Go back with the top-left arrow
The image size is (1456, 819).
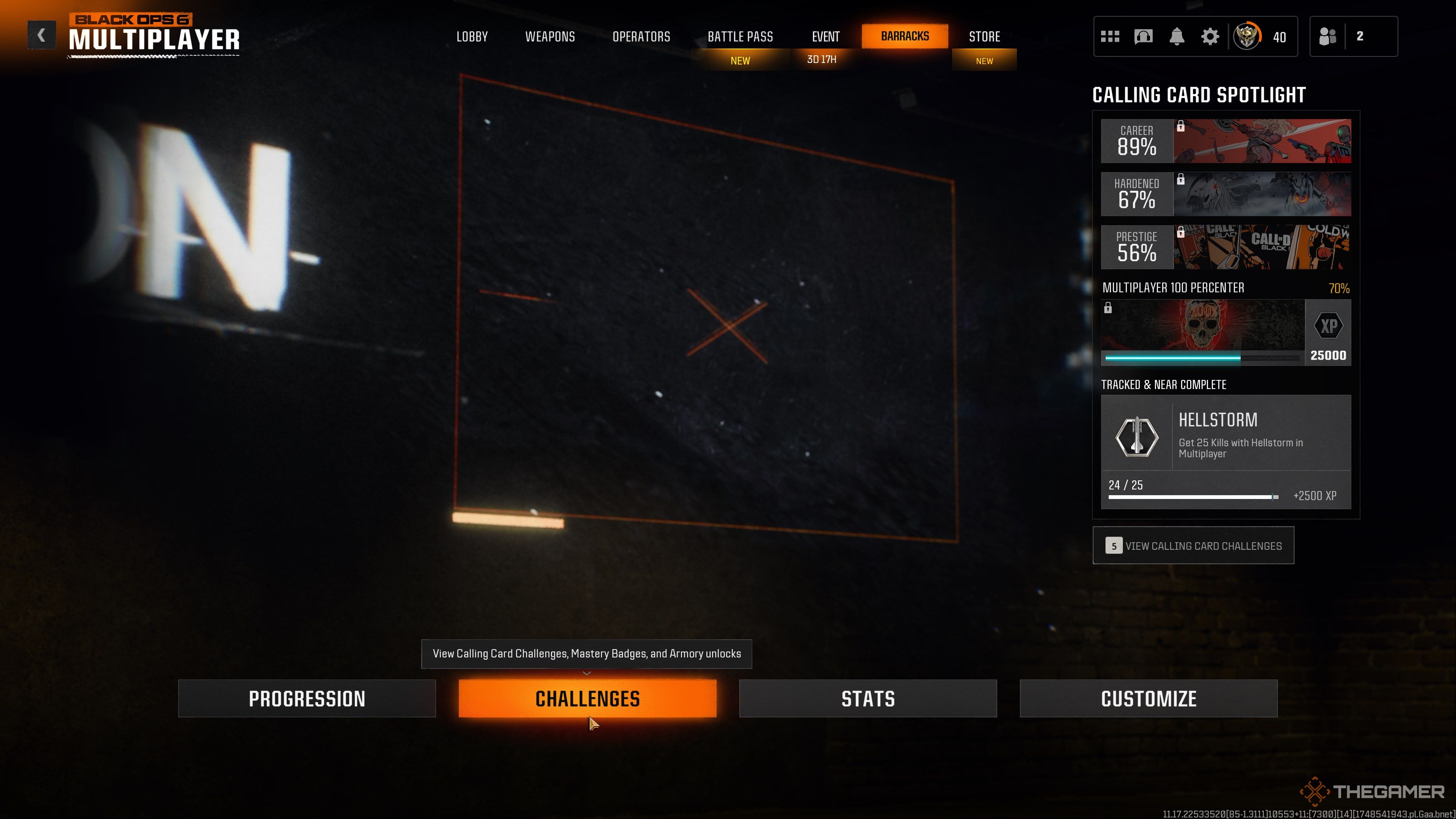[x=41, y=36]
